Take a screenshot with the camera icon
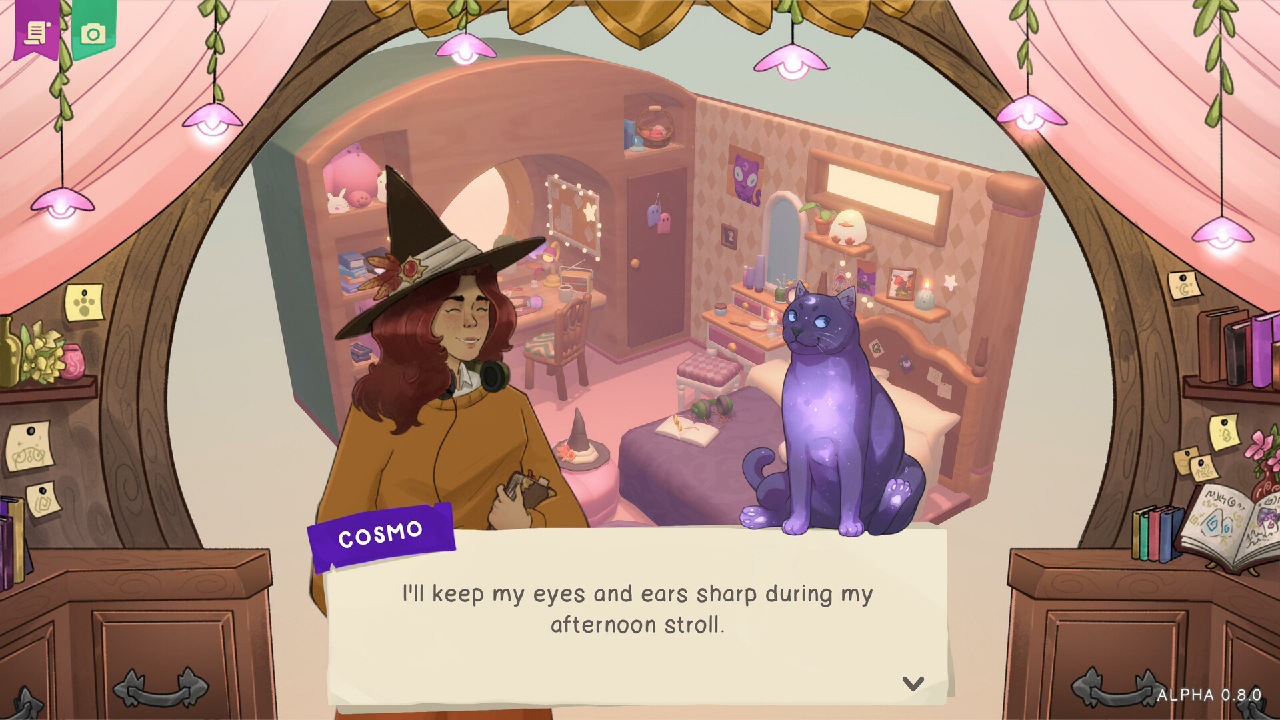 click(91, 31)
